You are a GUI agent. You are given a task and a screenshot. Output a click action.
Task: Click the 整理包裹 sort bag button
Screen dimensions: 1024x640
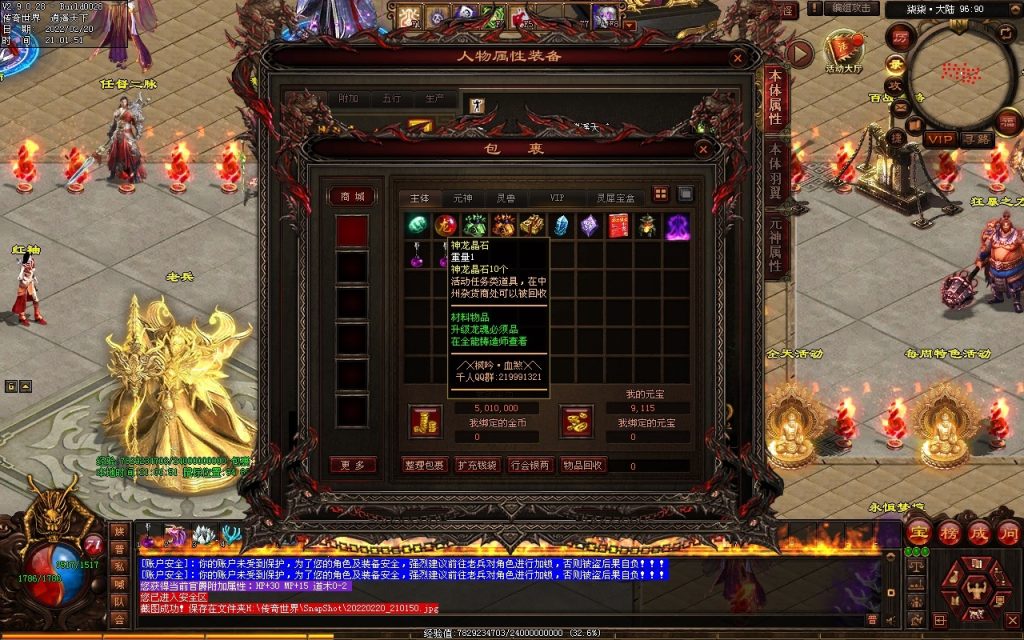[424, 465]
